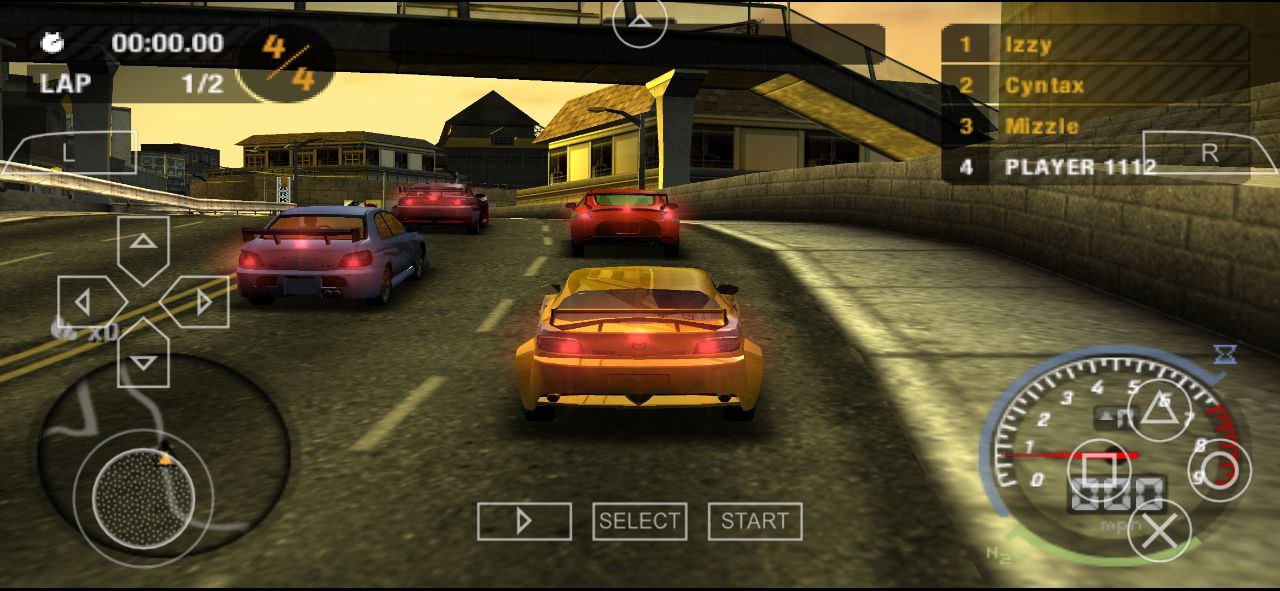Tap the D-pad up arrow

click(x=144, y=243)
